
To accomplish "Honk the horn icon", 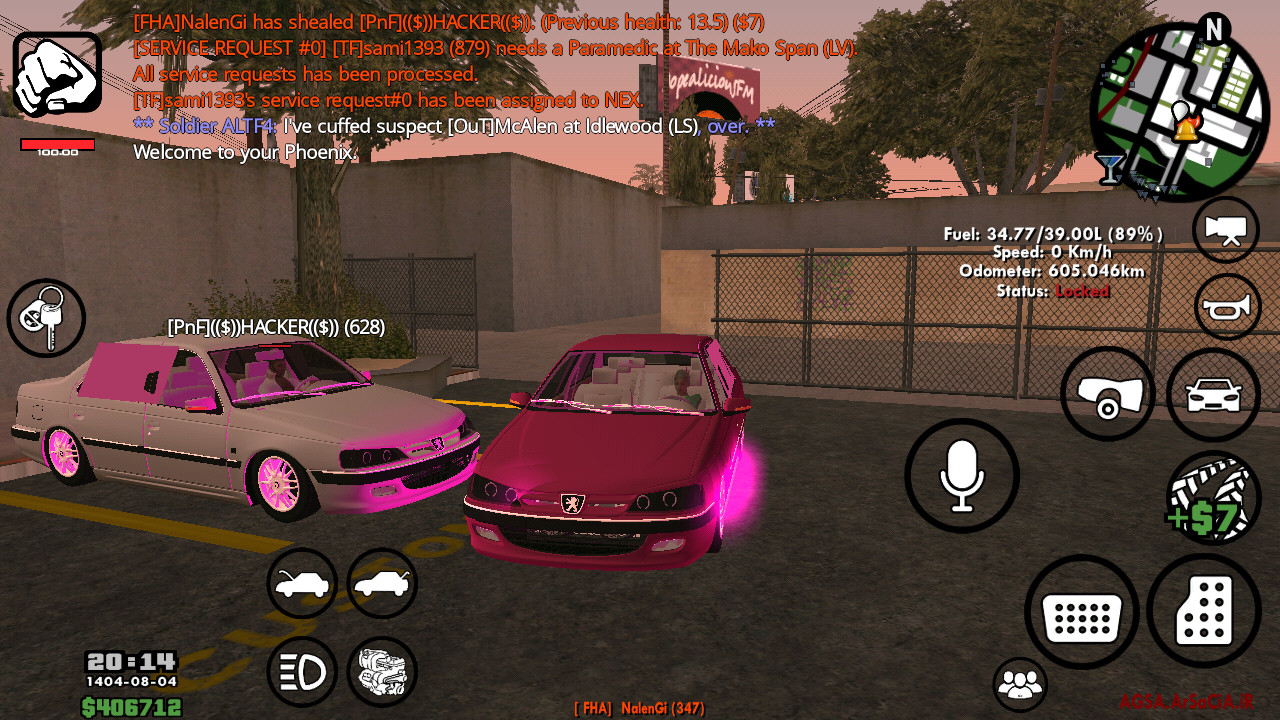I will coord(1225,306).
